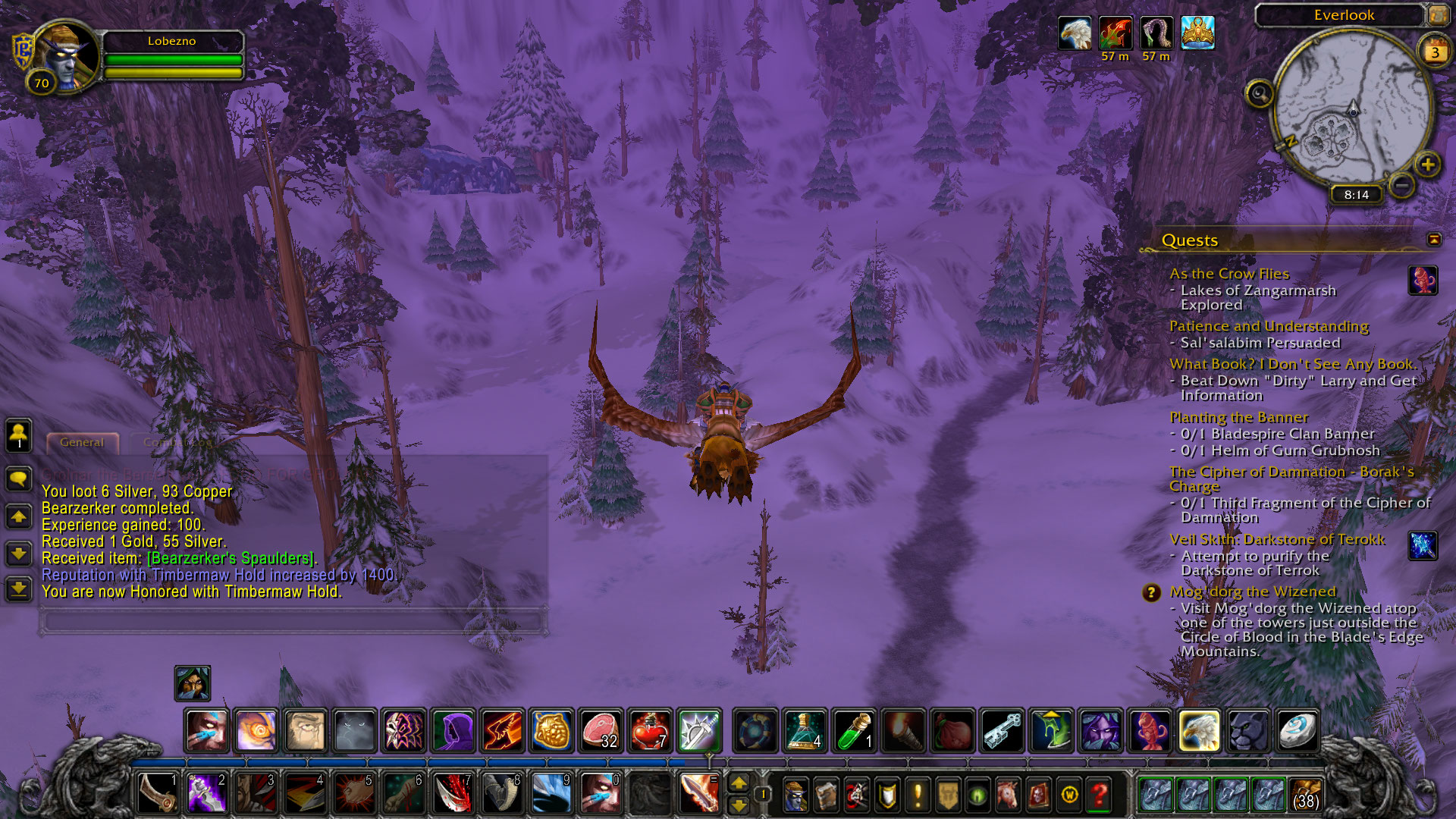Drink the red heart potion with 7 charges
Image resolution: width=1456 pixels, height=819 pixels.
click(650, 730)
